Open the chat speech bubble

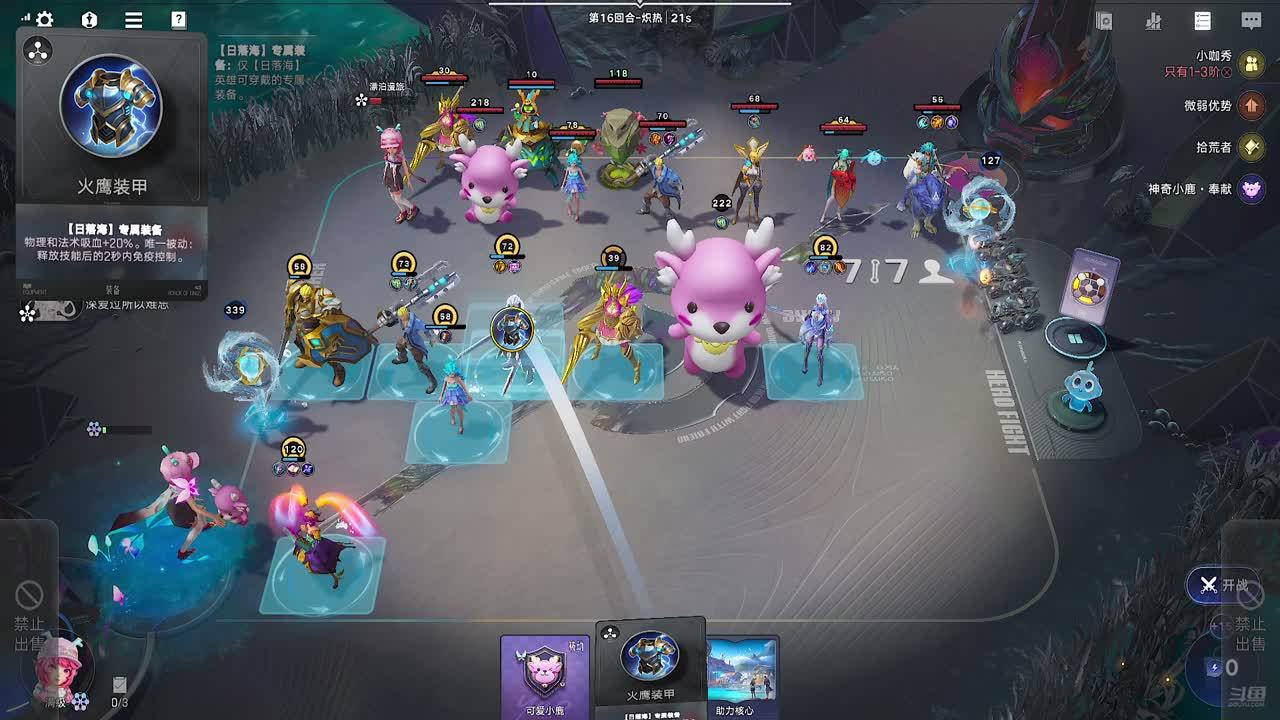click(x=1251, y=21)
